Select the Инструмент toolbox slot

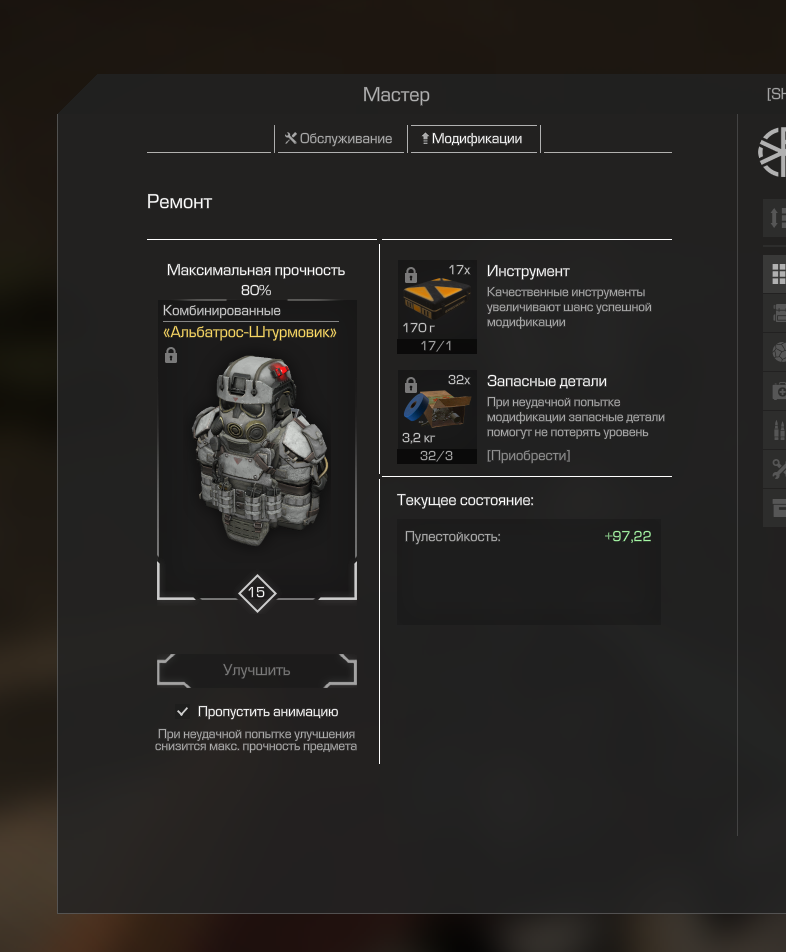(437, 307)
